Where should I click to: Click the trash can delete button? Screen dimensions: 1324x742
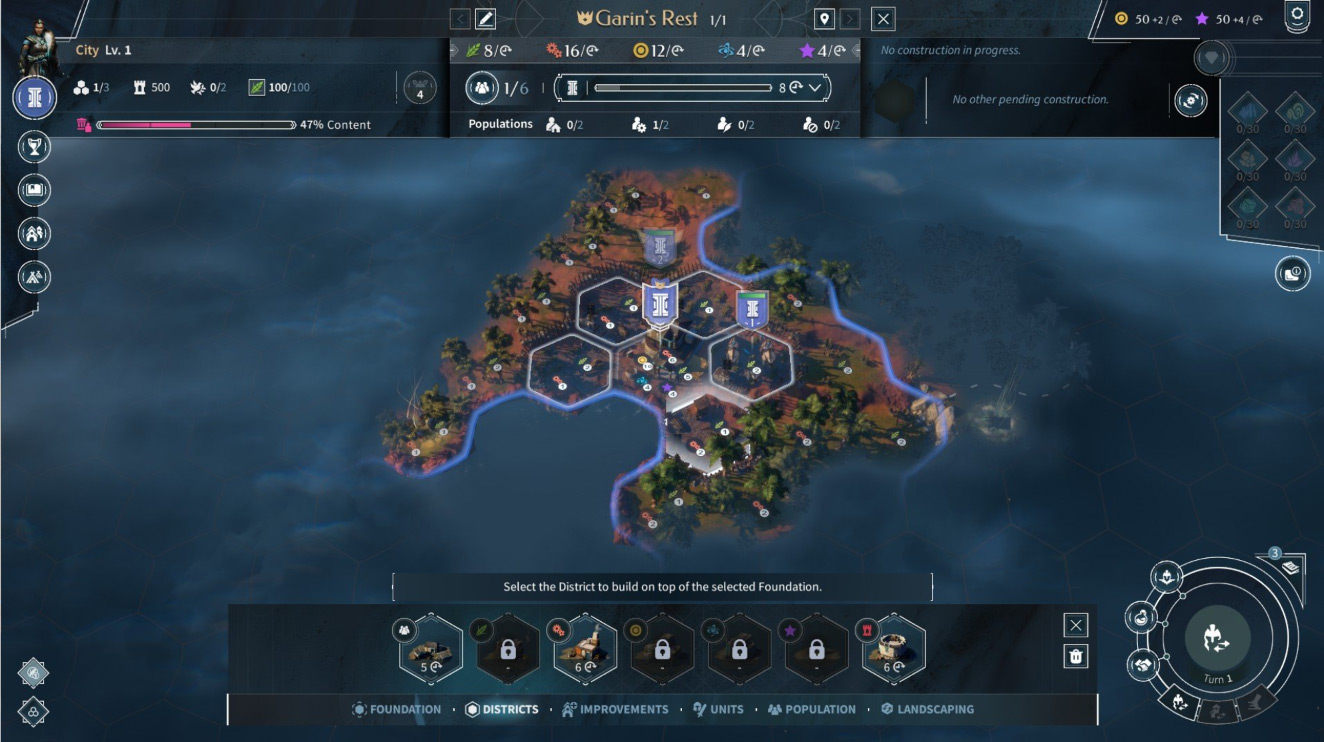coord(1076,657)
